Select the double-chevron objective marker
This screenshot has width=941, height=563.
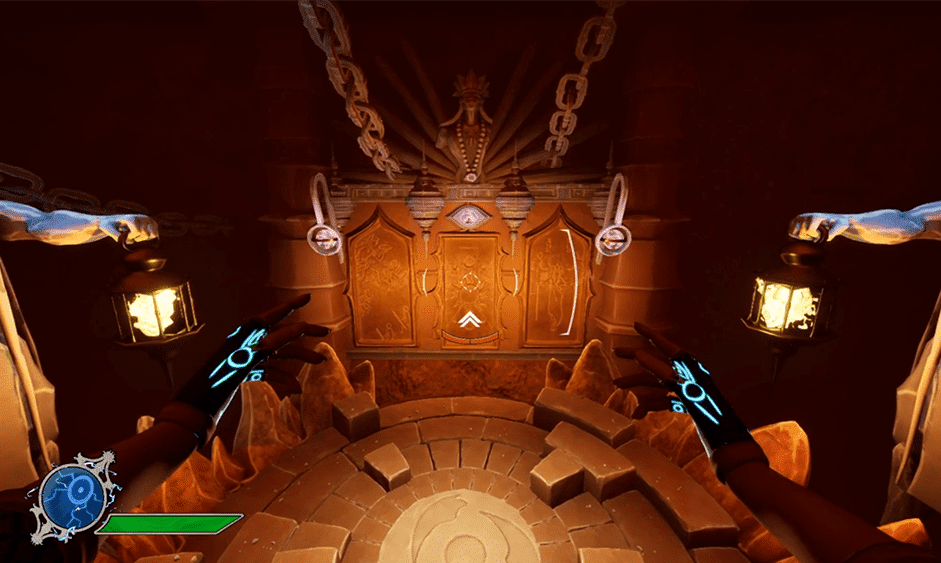pos(468,319)
